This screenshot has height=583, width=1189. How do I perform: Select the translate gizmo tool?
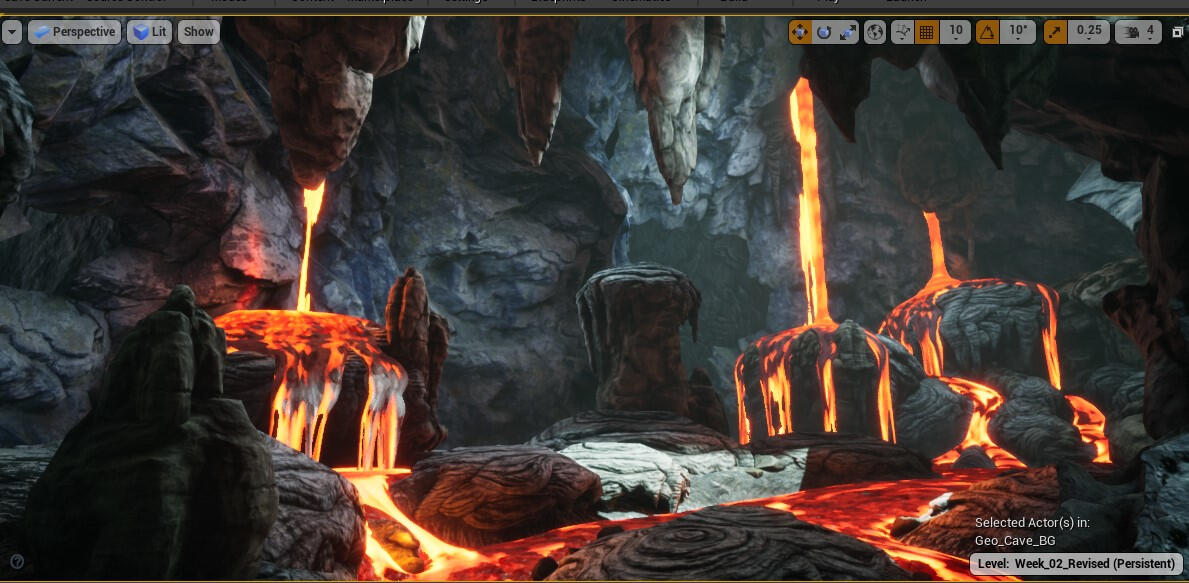coord(800,32)
